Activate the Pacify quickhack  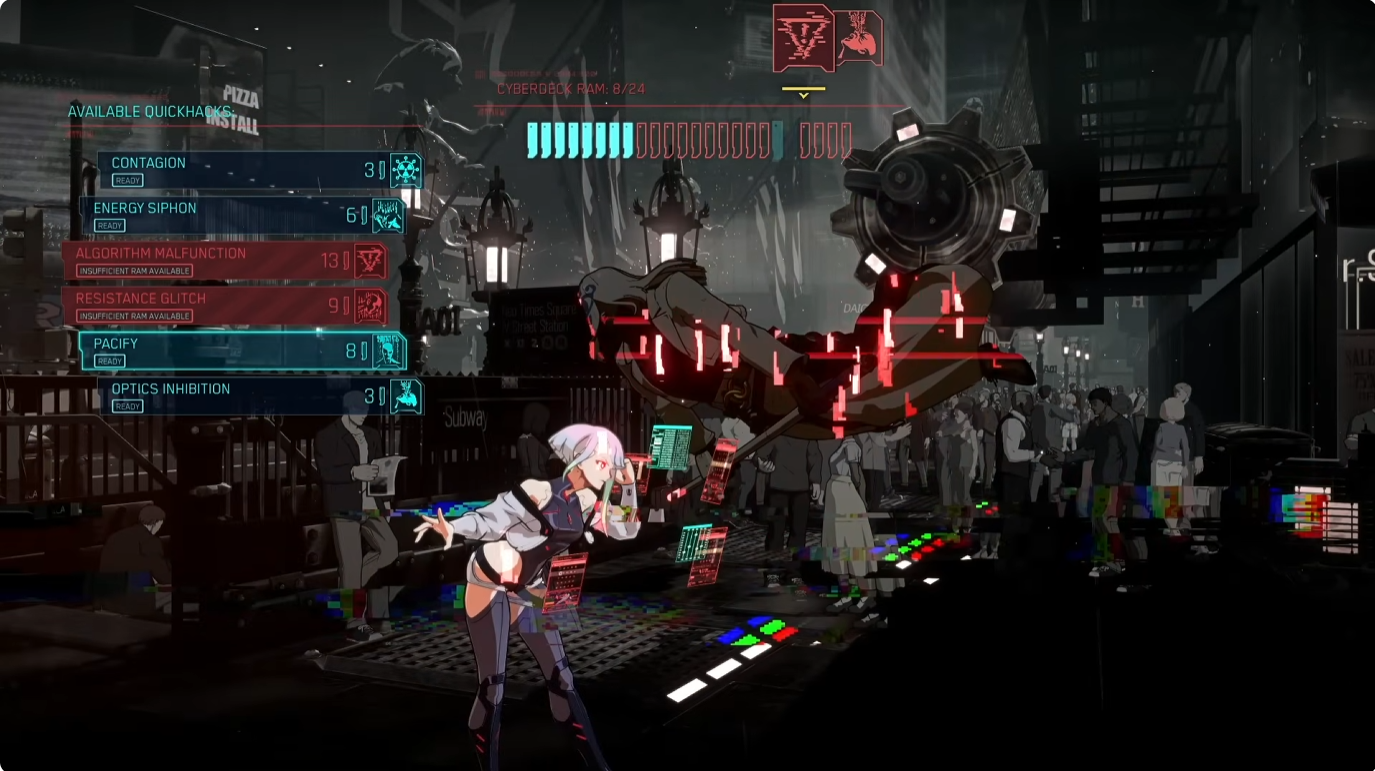click(242, 351)
